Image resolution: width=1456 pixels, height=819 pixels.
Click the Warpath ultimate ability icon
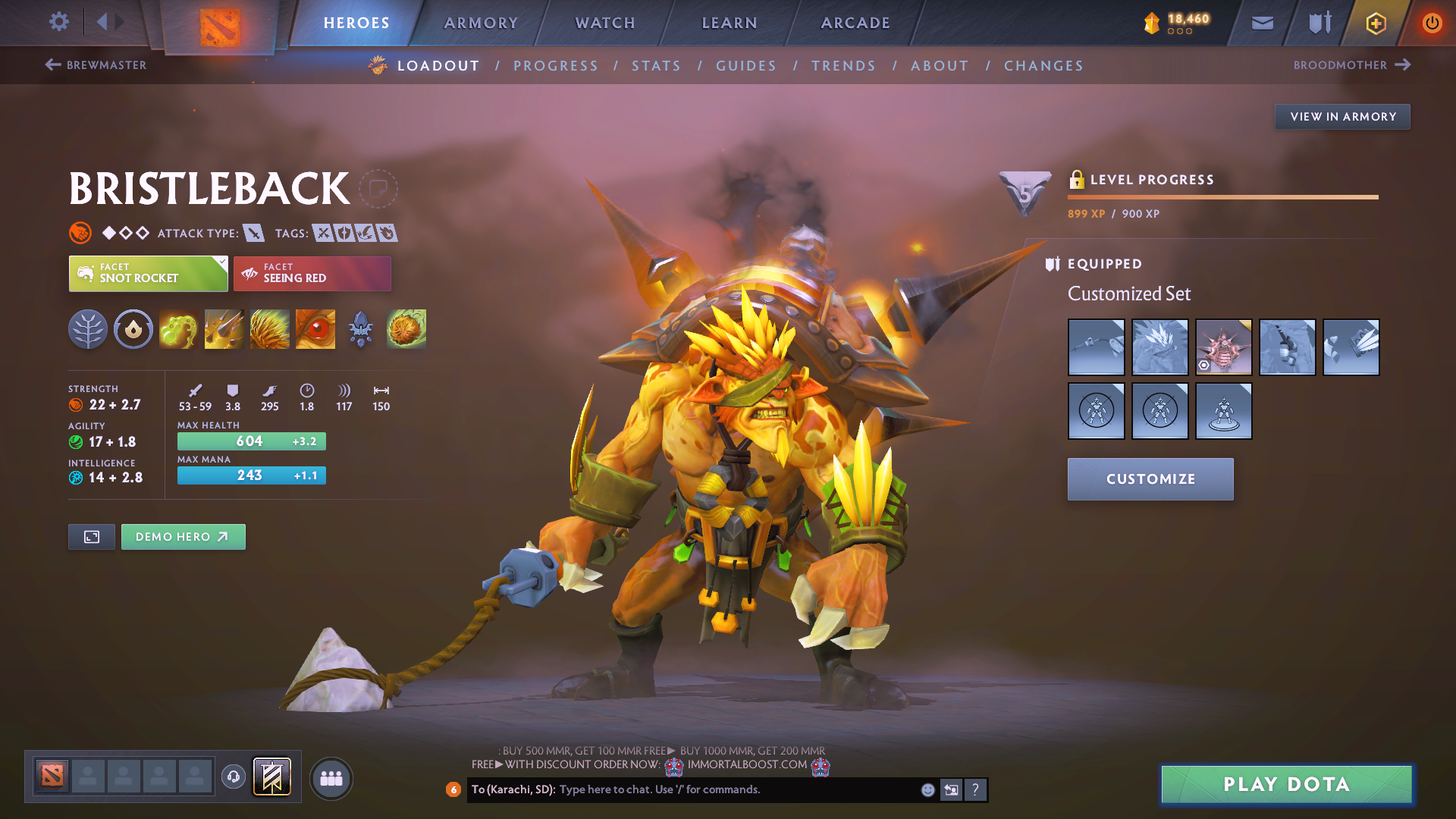[x=315, y=329]
